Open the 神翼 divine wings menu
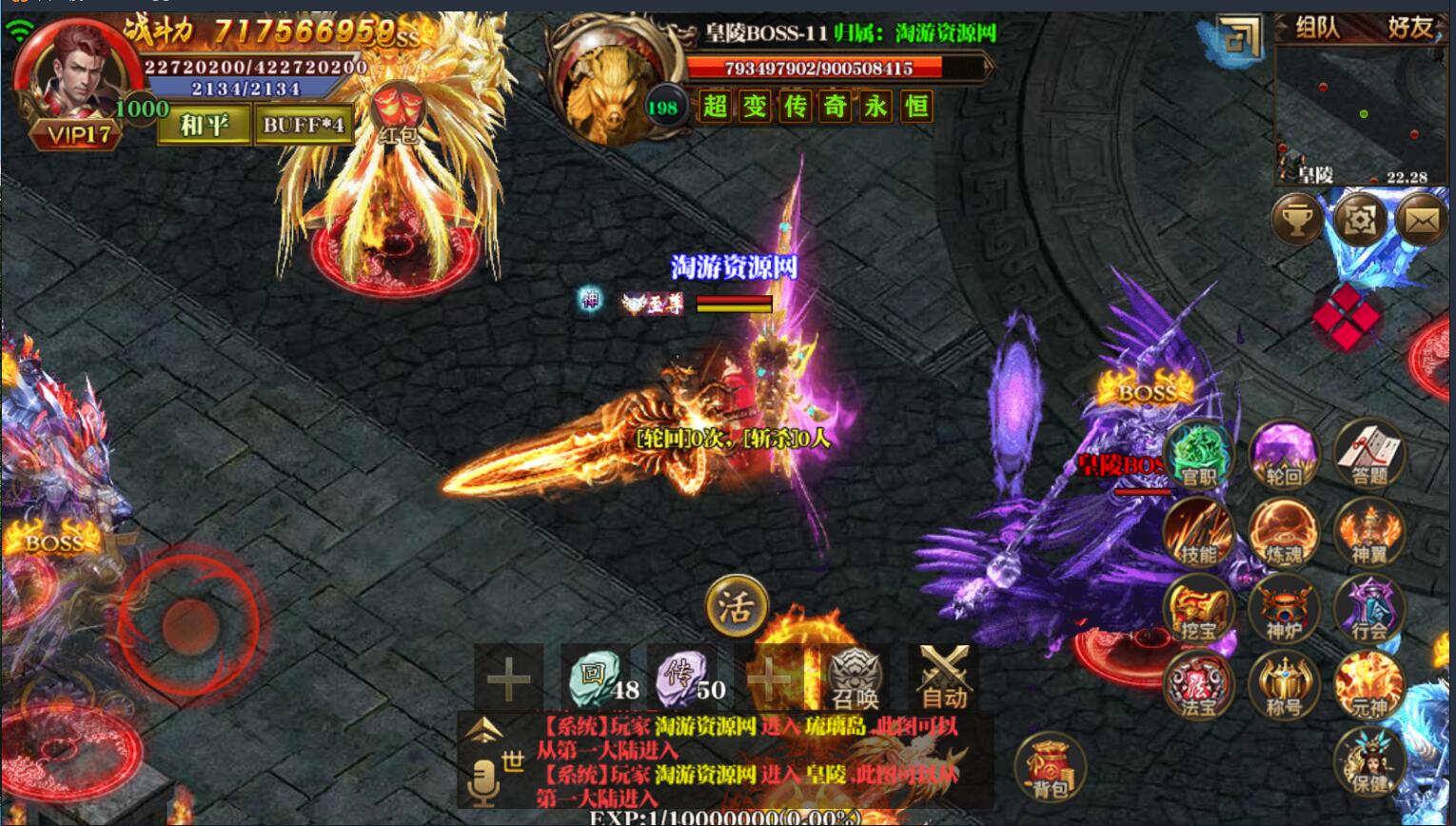The image size is (1456, 826). click(1369, 533)
